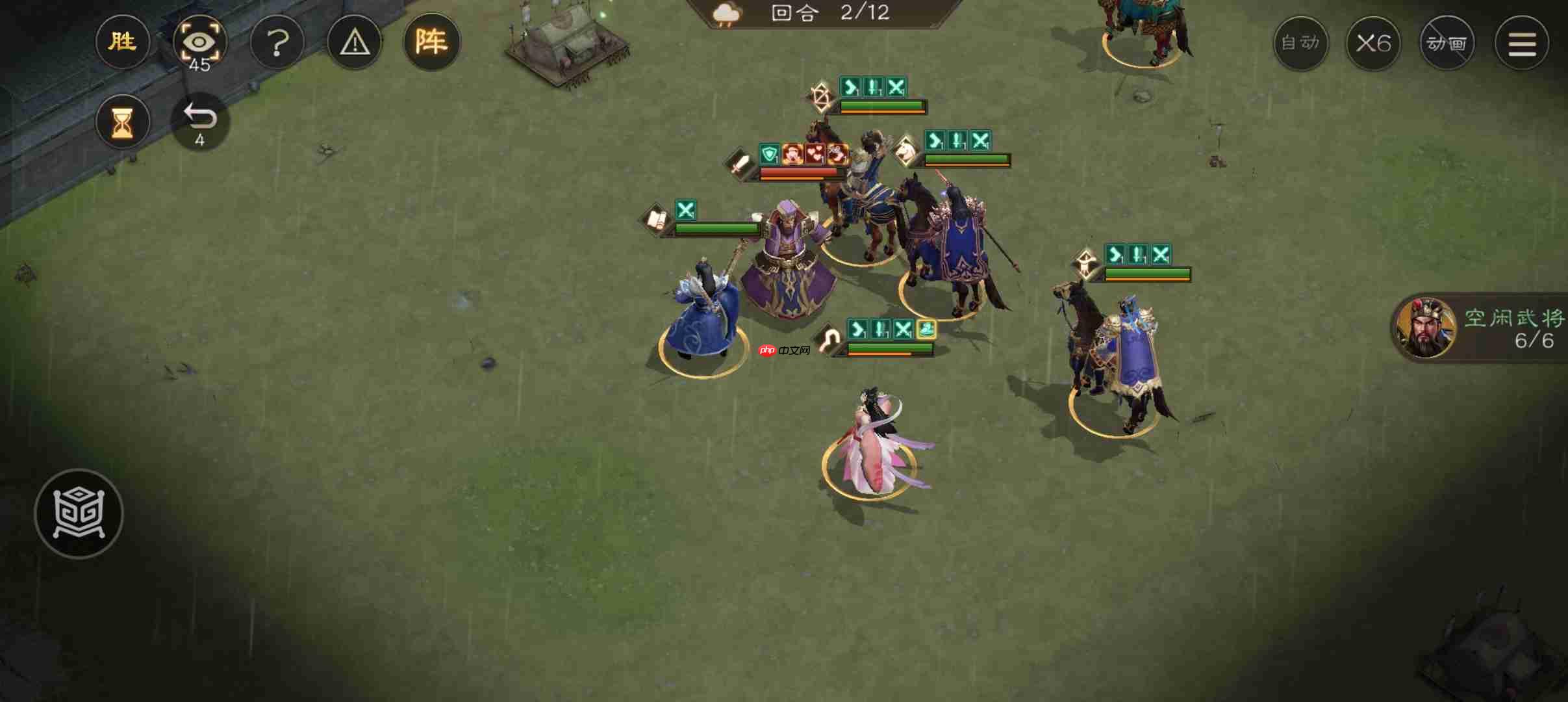Switch battle speed with the X6 button
Viewport: 1568px width, 702px height.
pos(1374,42)
